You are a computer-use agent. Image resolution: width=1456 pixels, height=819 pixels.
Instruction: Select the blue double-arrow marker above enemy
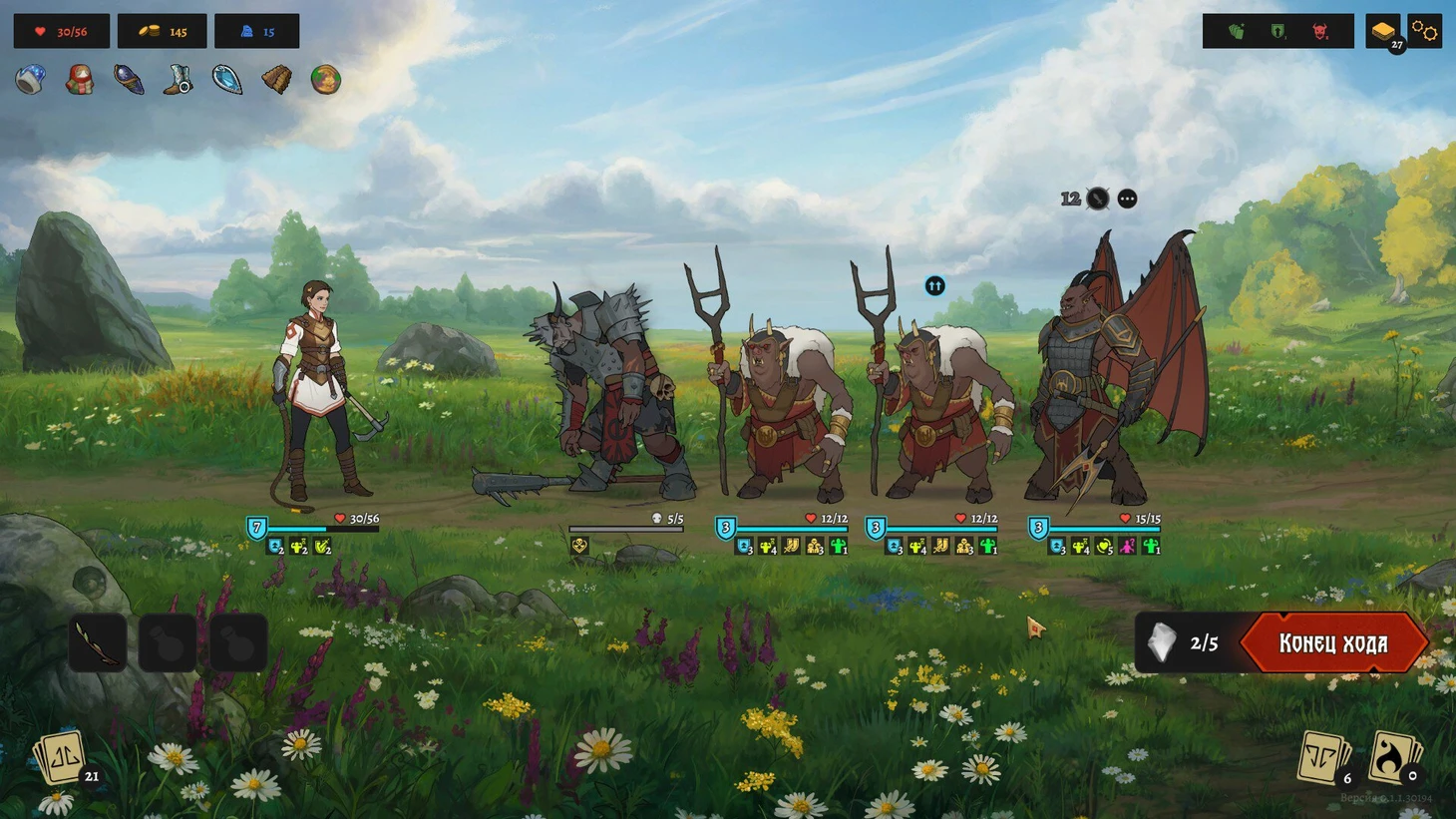[934, 286]
